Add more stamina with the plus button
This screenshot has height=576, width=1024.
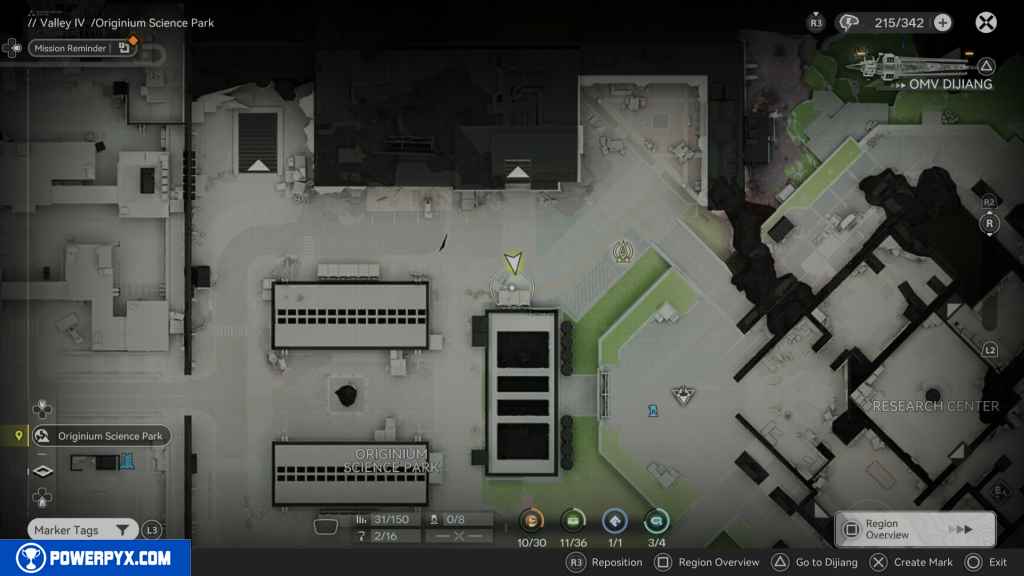click(942, 22)
